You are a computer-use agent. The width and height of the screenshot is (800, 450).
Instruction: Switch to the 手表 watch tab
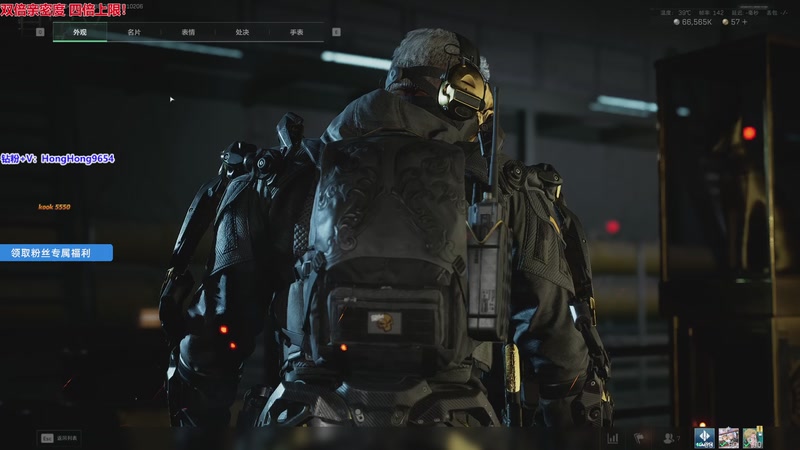[296, 32]
